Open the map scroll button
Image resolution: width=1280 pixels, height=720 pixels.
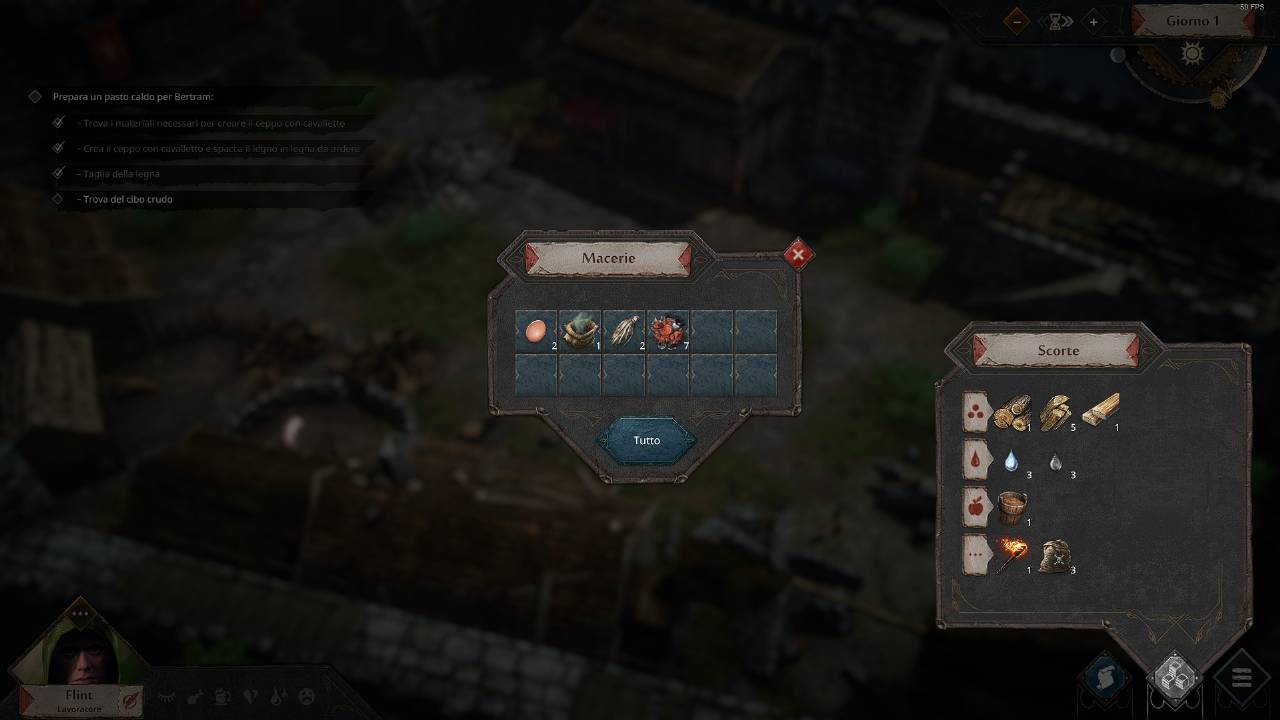point(1105,678)
